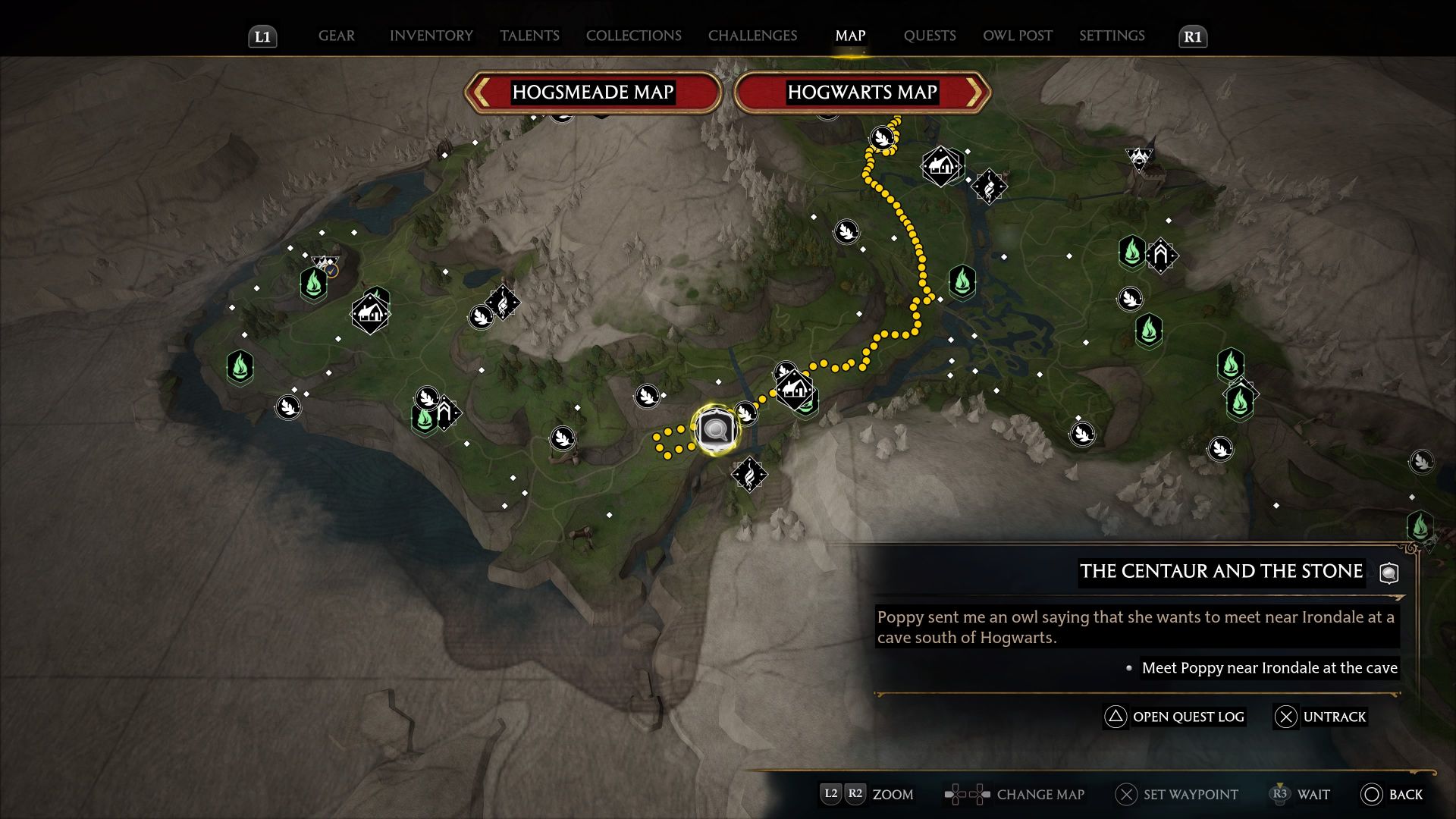Untrack The Centaur and the Stone quest
Viewport: 1456px width, 819px height.
coord(1322,717)
